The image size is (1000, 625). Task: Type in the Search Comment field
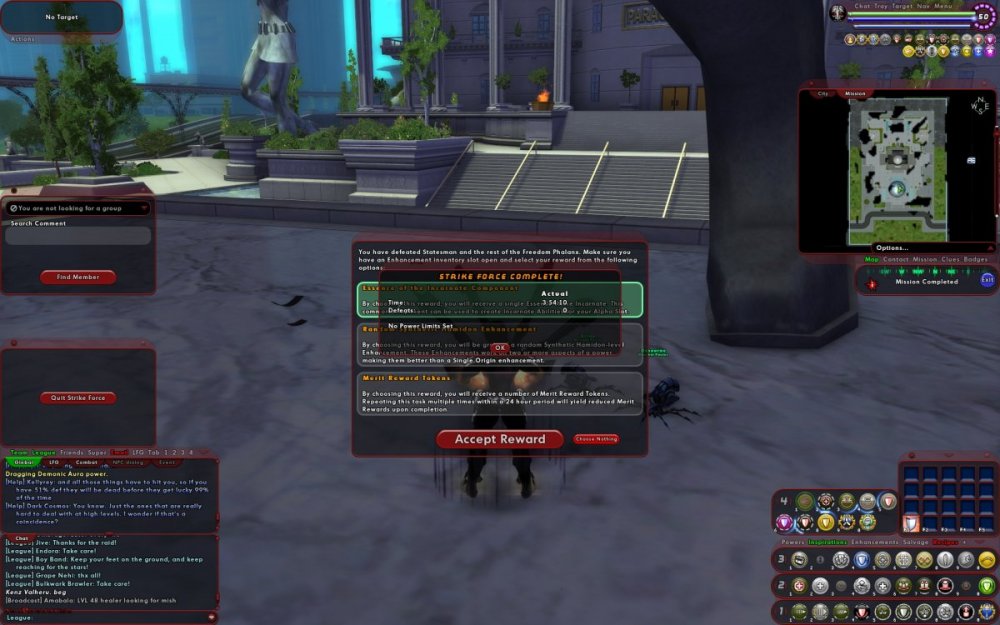pyautogui.click(x=78, y=237)
